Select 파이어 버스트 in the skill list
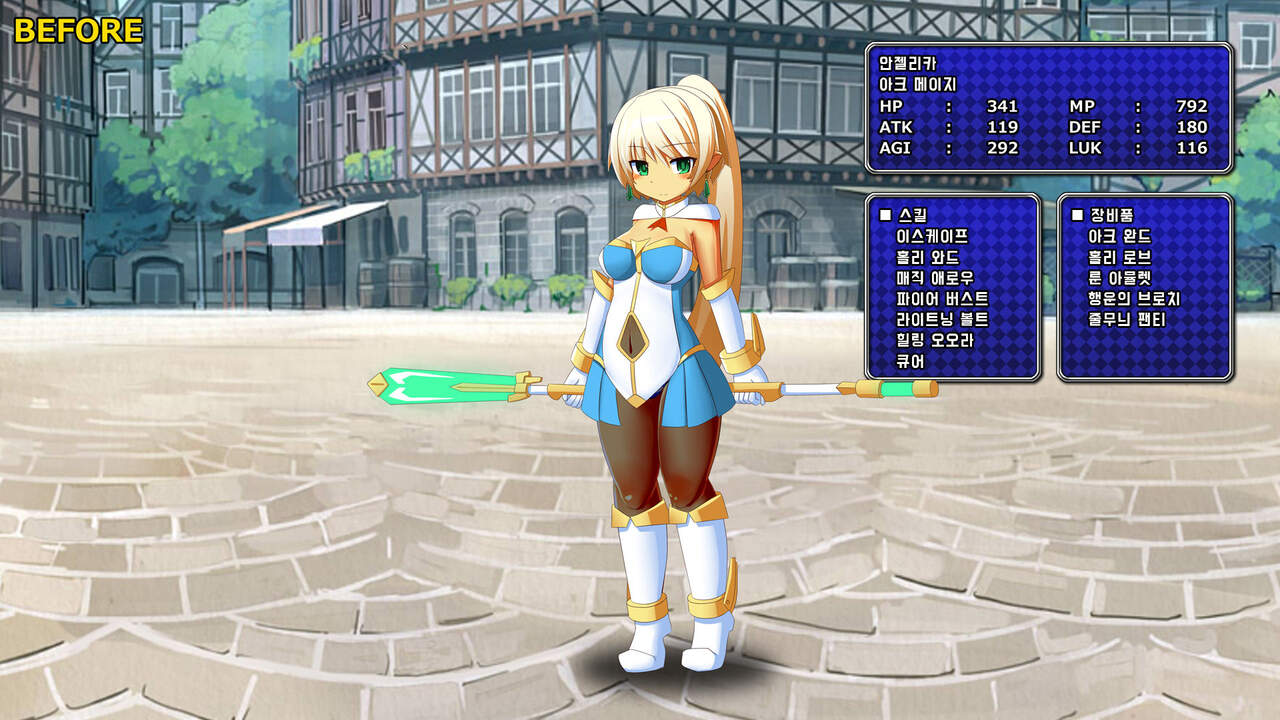The width and height of the screenshot is (1280, 720). pyautogui.click(x=942, y=299)
